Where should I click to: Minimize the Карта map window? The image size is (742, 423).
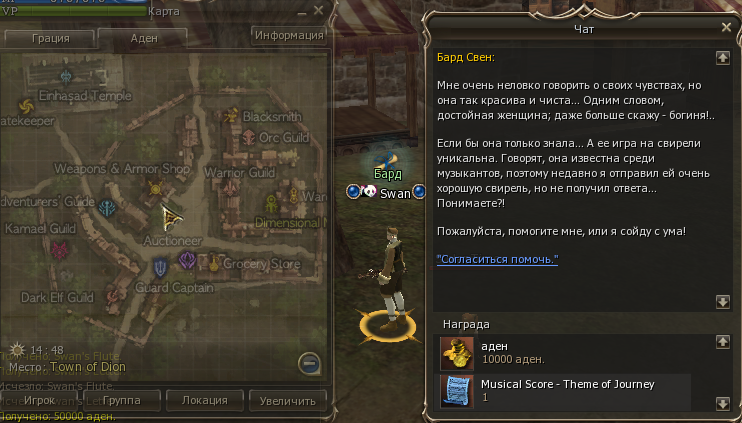(x=300, y=11)
